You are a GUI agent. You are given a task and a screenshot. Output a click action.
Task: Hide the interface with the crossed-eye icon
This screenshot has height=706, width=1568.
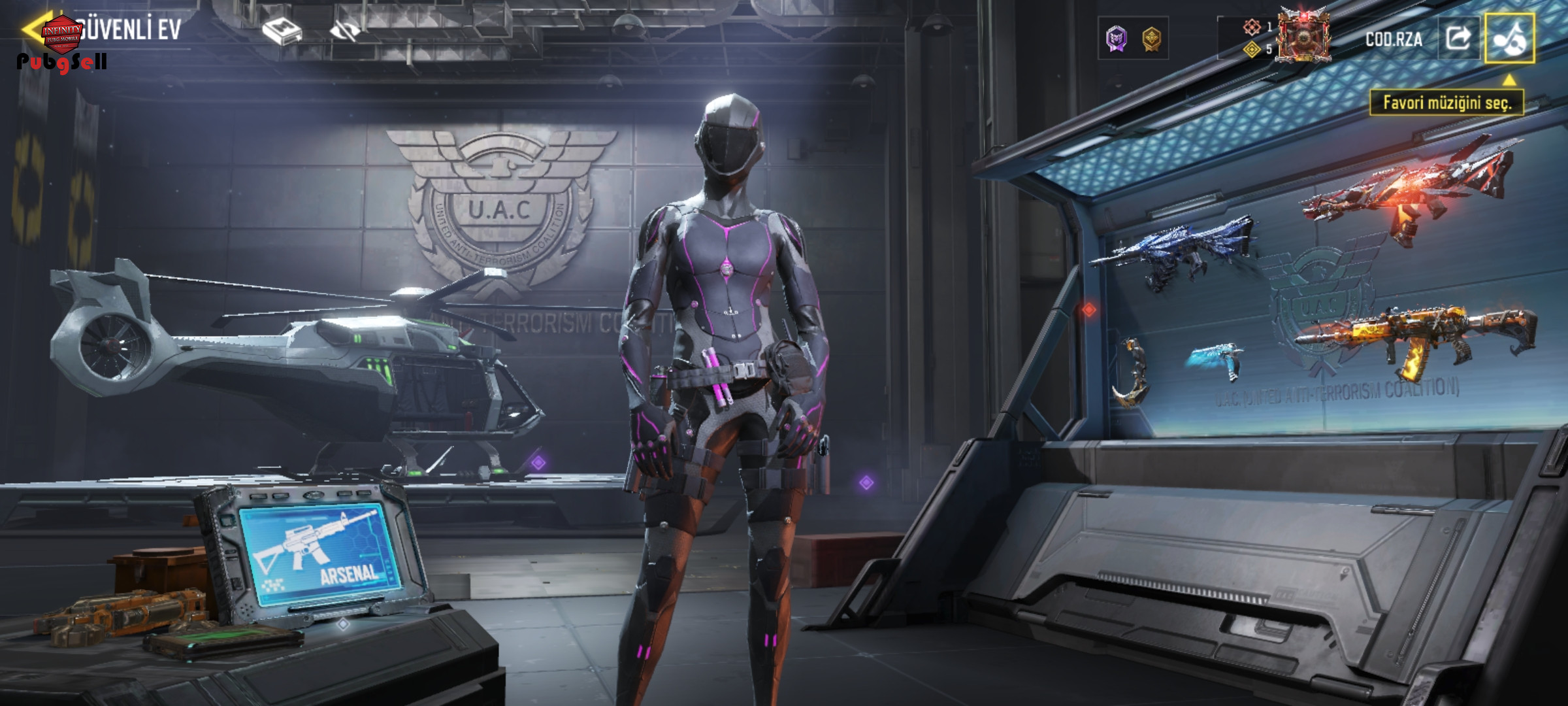(346, 31)
